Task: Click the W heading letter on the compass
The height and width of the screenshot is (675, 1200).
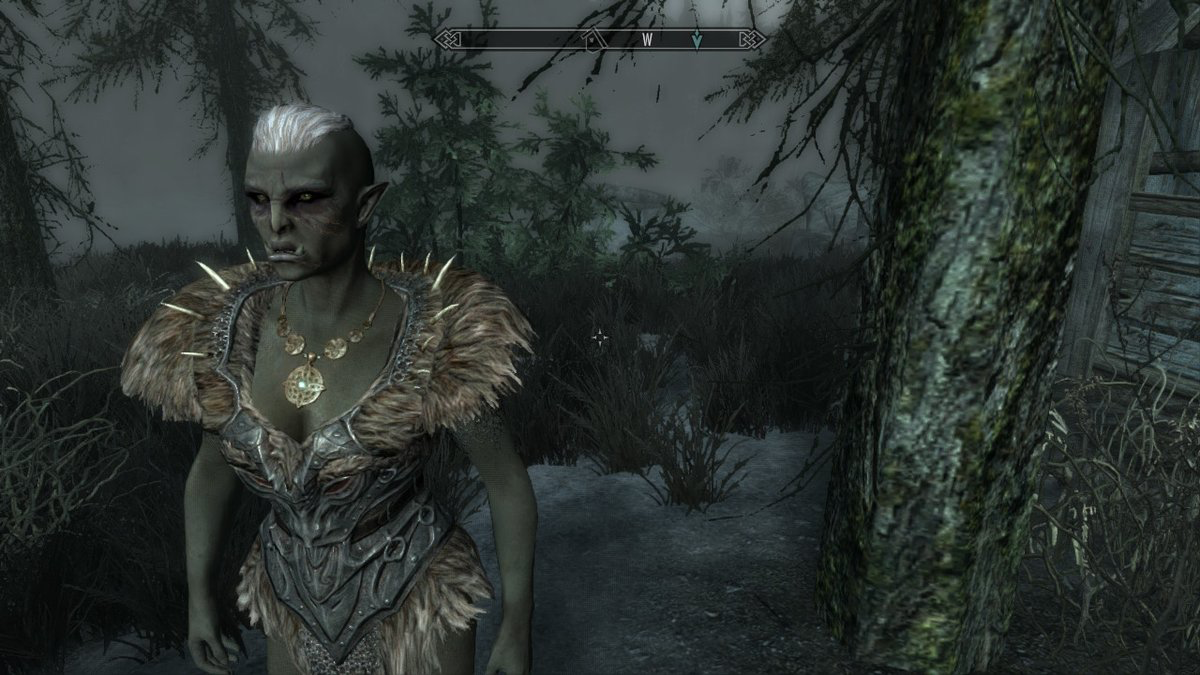Action: point(647,40)
